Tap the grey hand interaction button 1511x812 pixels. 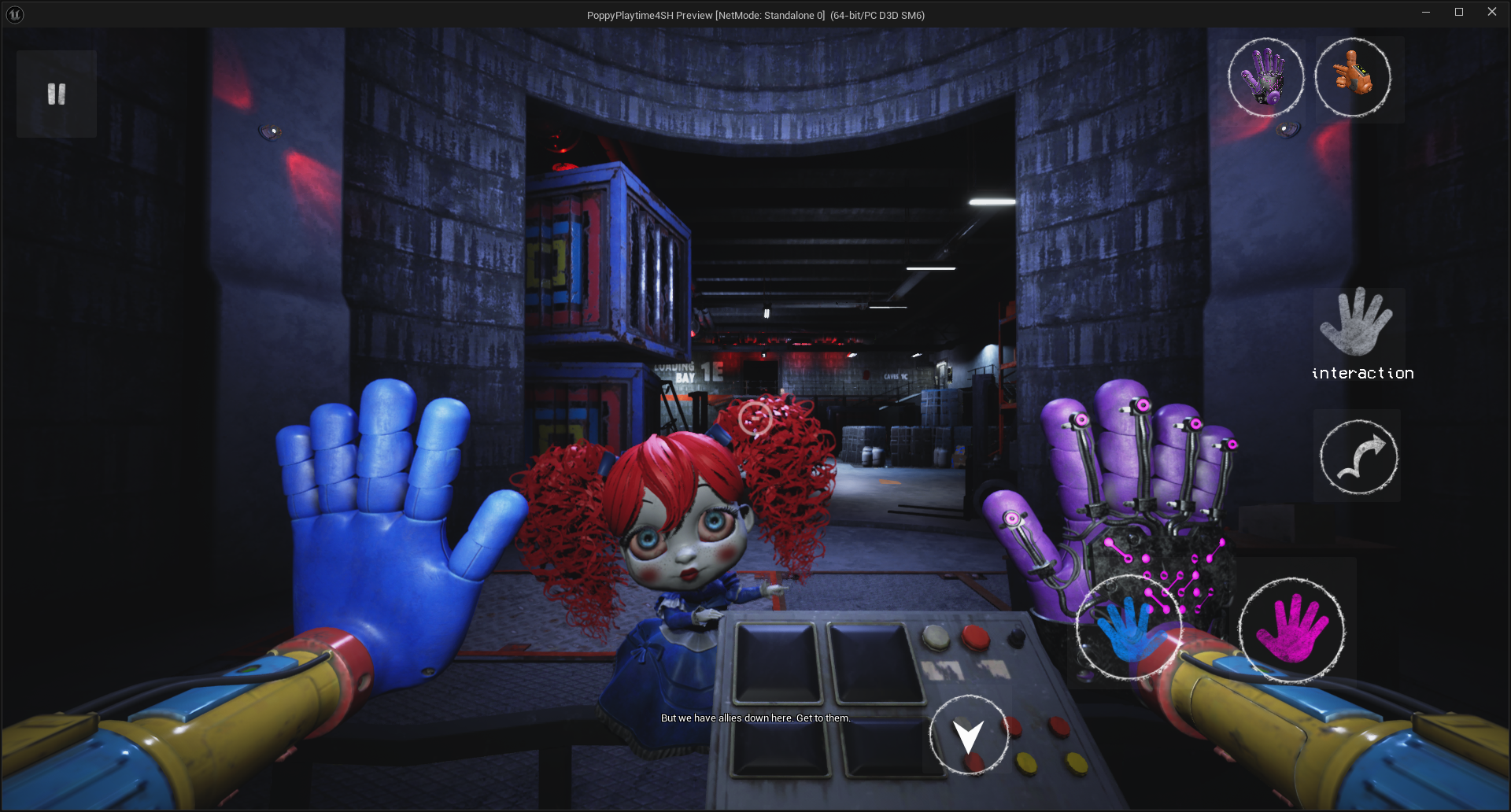pos(1357,323)
